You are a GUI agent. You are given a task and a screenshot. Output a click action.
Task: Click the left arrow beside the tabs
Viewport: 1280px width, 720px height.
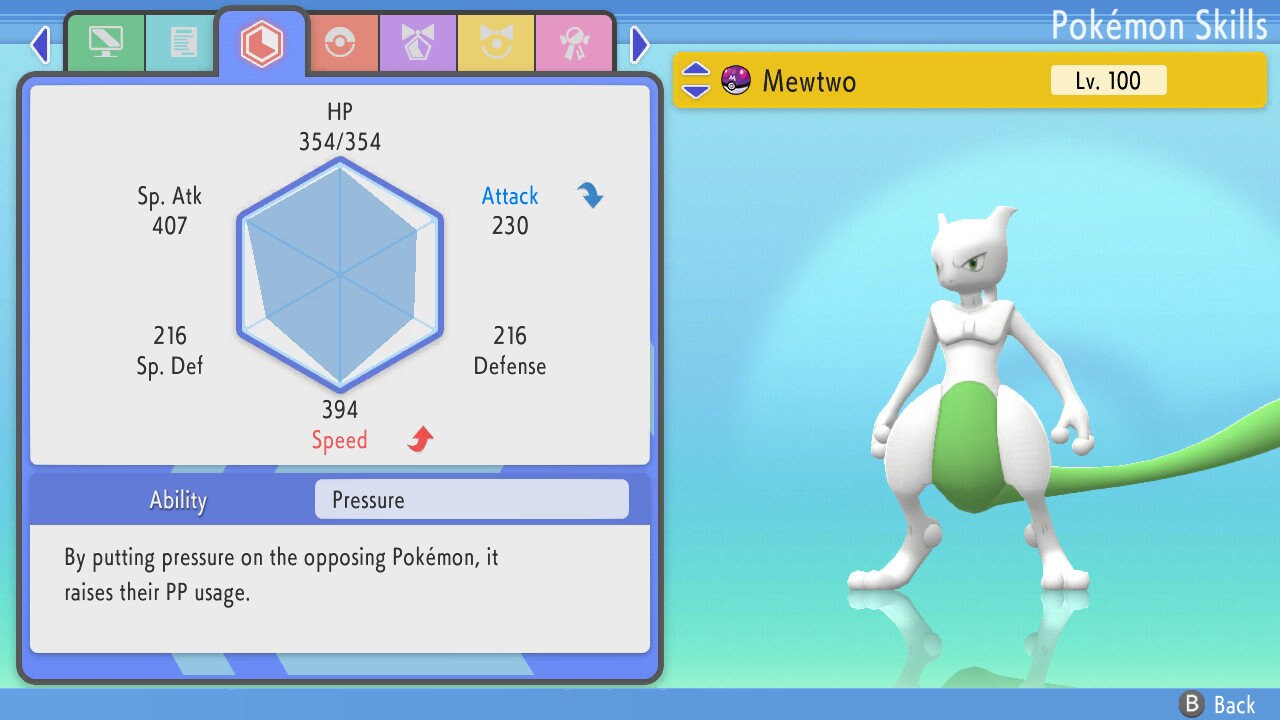40,44
